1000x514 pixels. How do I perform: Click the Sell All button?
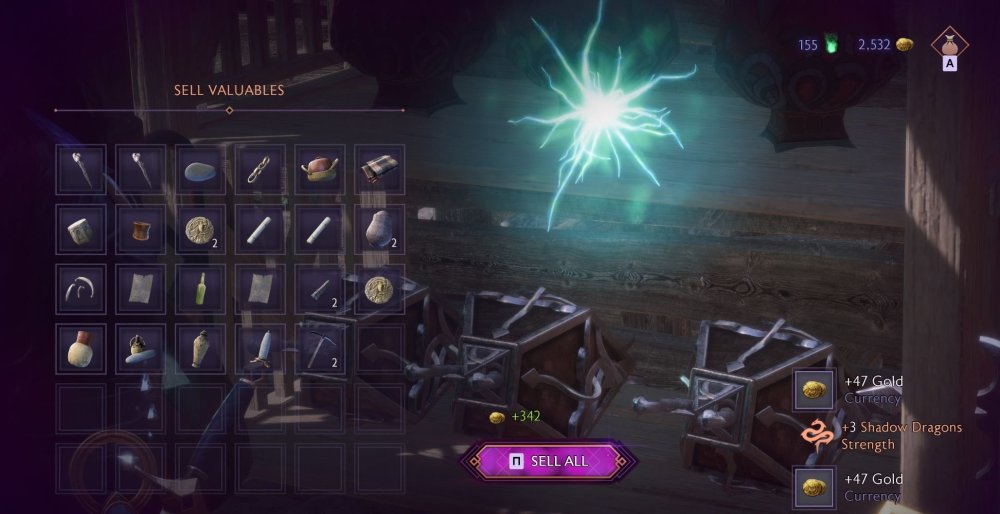(548, 461)
